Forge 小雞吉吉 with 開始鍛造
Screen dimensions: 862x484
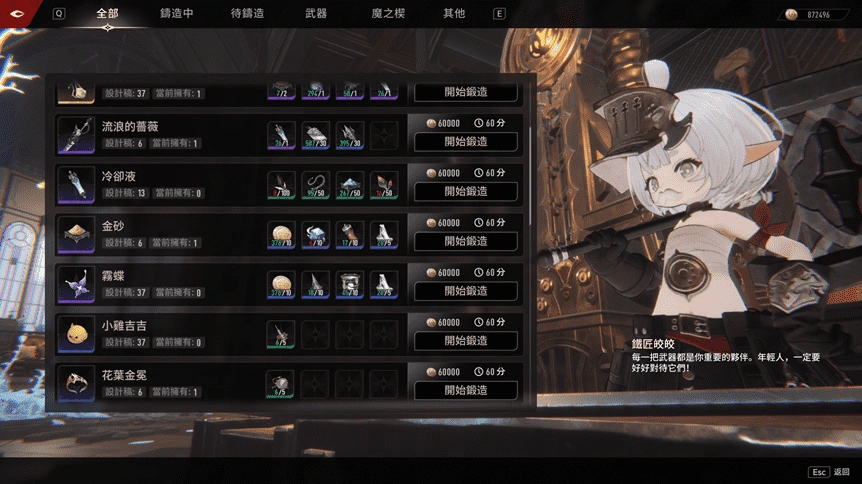pyautogui.click(x=466, y=341)
